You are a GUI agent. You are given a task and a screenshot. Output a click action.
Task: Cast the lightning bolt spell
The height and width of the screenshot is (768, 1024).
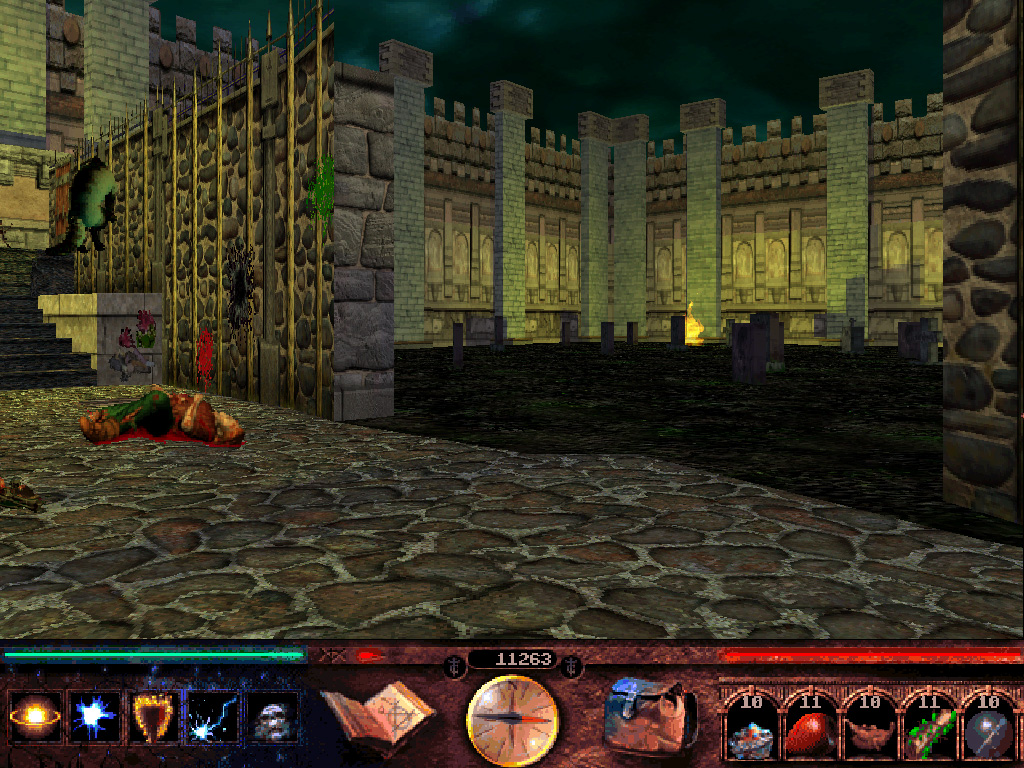coord(214,717)
